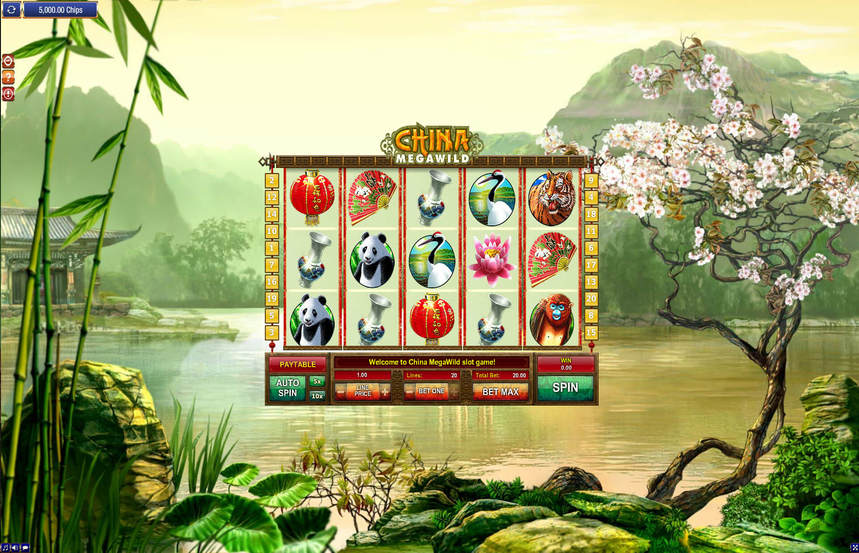This screenshot has height=553, width=859.
Task: Click the Bet One button
Action: [x=431, y=392]
